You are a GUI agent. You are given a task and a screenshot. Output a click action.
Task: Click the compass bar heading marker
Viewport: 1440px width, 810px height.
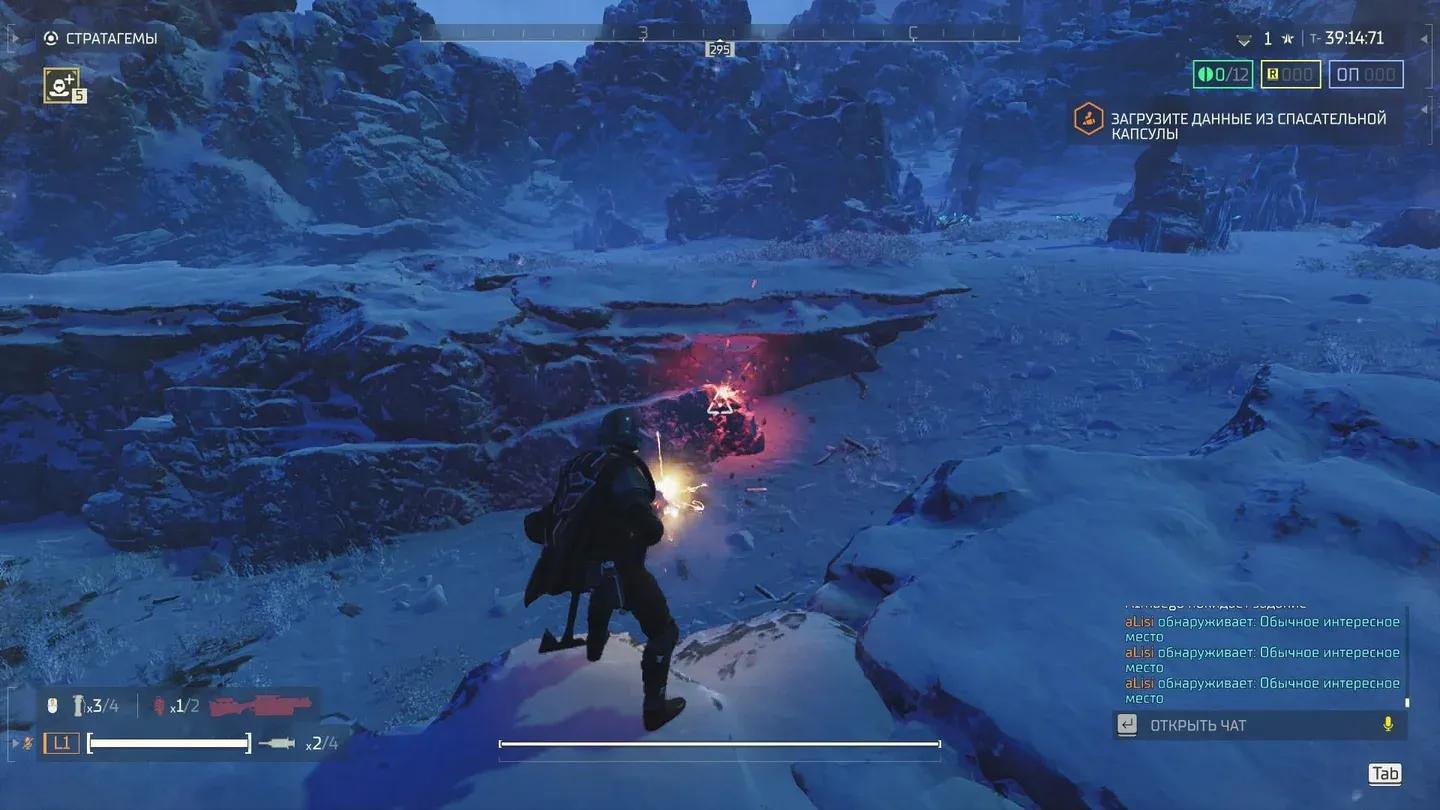click(x=719, y=49)
